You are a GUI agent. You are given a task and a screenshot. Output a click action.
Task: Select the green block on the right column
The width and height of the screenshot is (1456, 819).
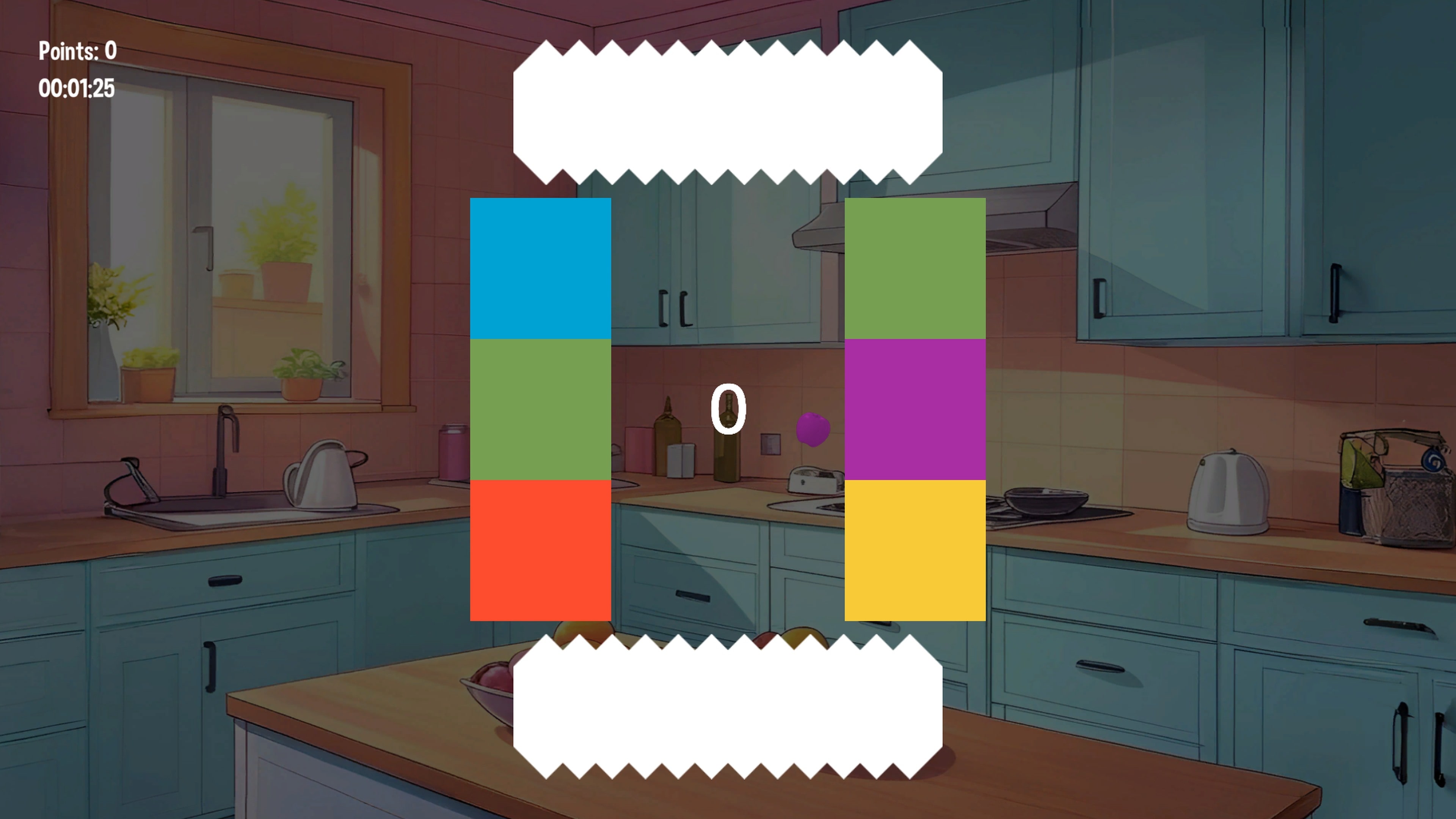pyautogui.click(x=915, y=268)
